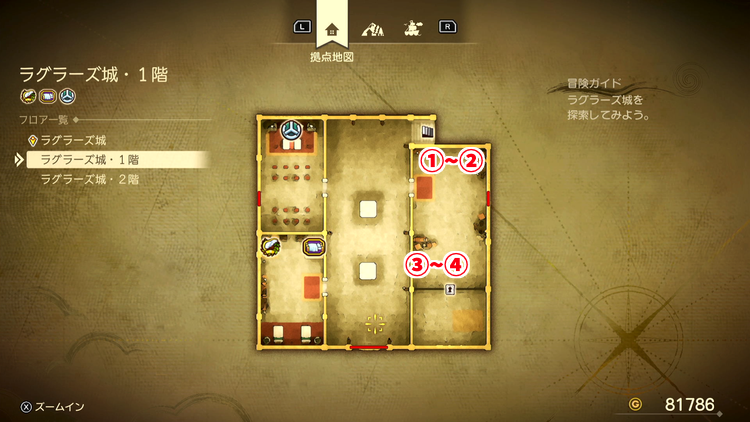Switch to the mountain area map tab
This screenshot has width=750, height=422.
click(x=372, y=27)
